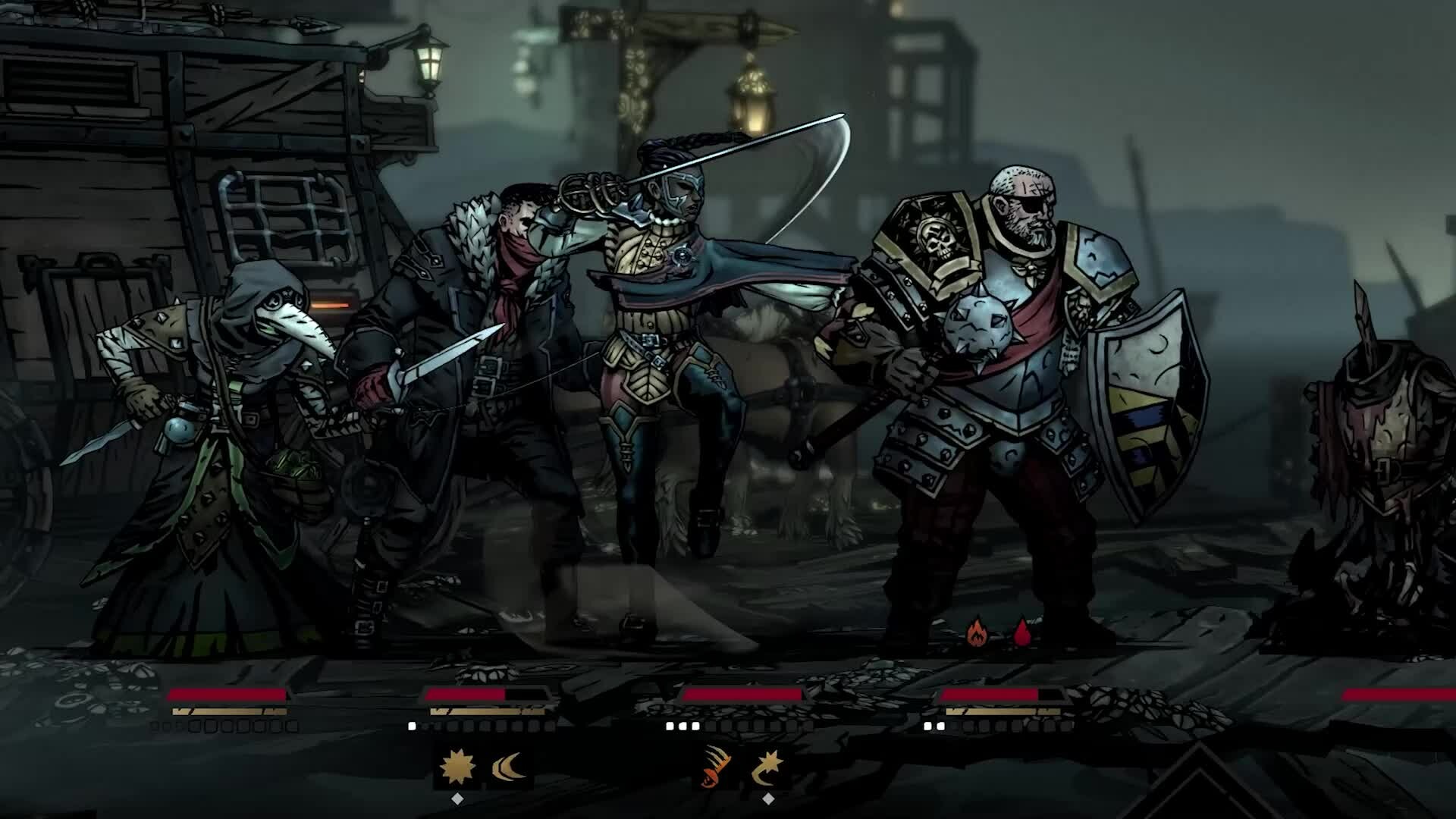This screenshot has width=1456, height=819.
Task: Check the orange burn flame status icon
Action: [975, 632]
